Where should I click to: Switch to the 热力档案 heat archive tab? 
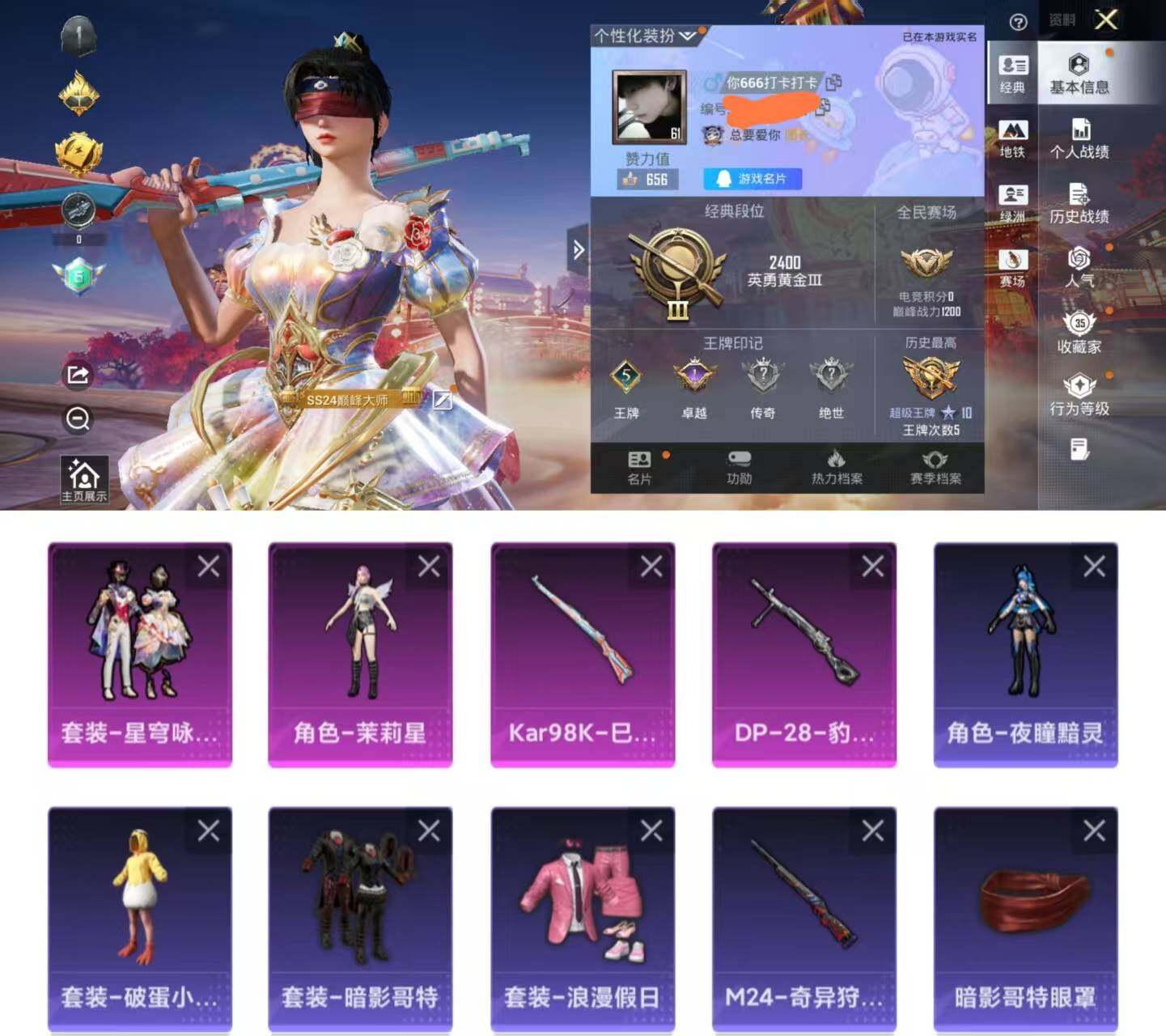(837, 468)
